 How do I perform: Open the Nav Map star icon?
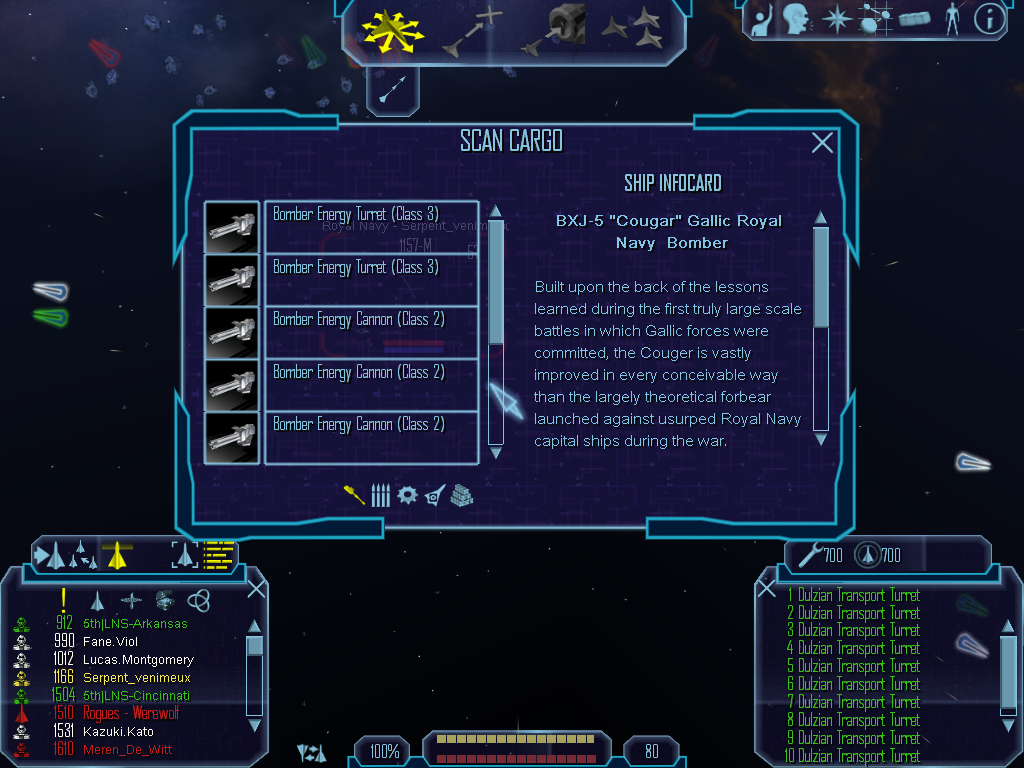coord(835,19)
